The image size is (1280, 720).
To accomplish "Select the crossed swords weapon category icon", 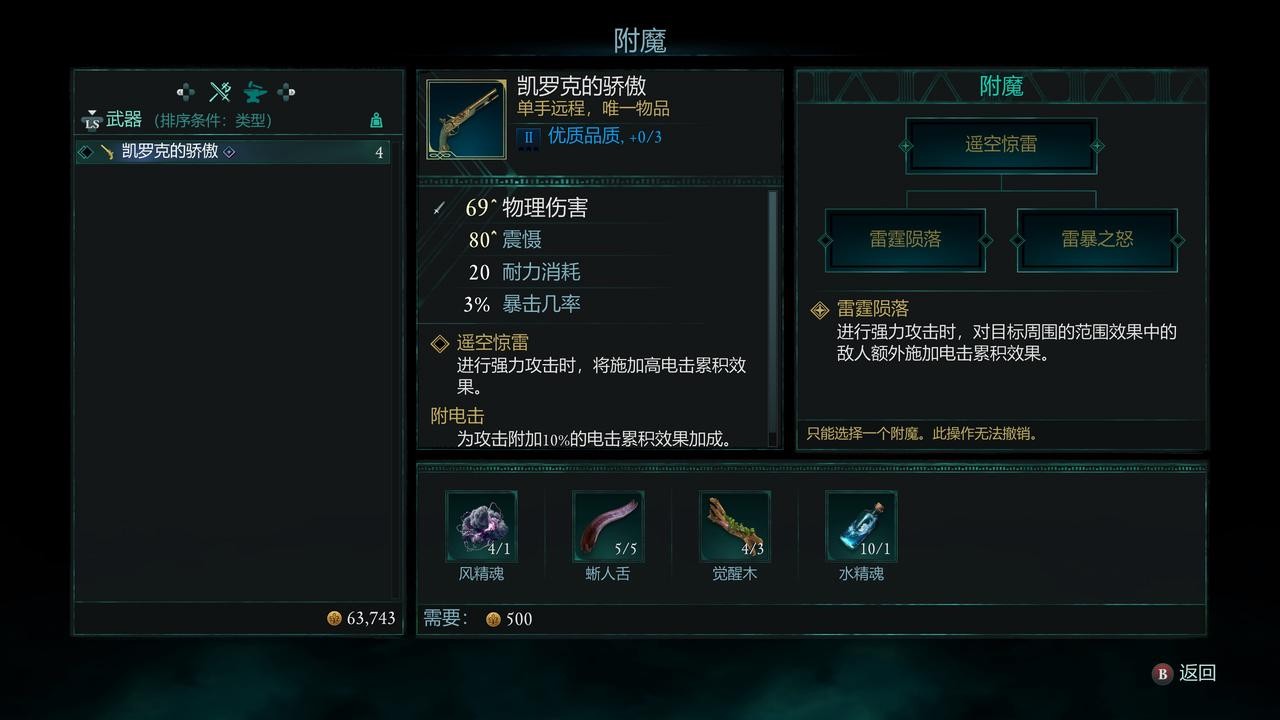I will coord(219,91).
